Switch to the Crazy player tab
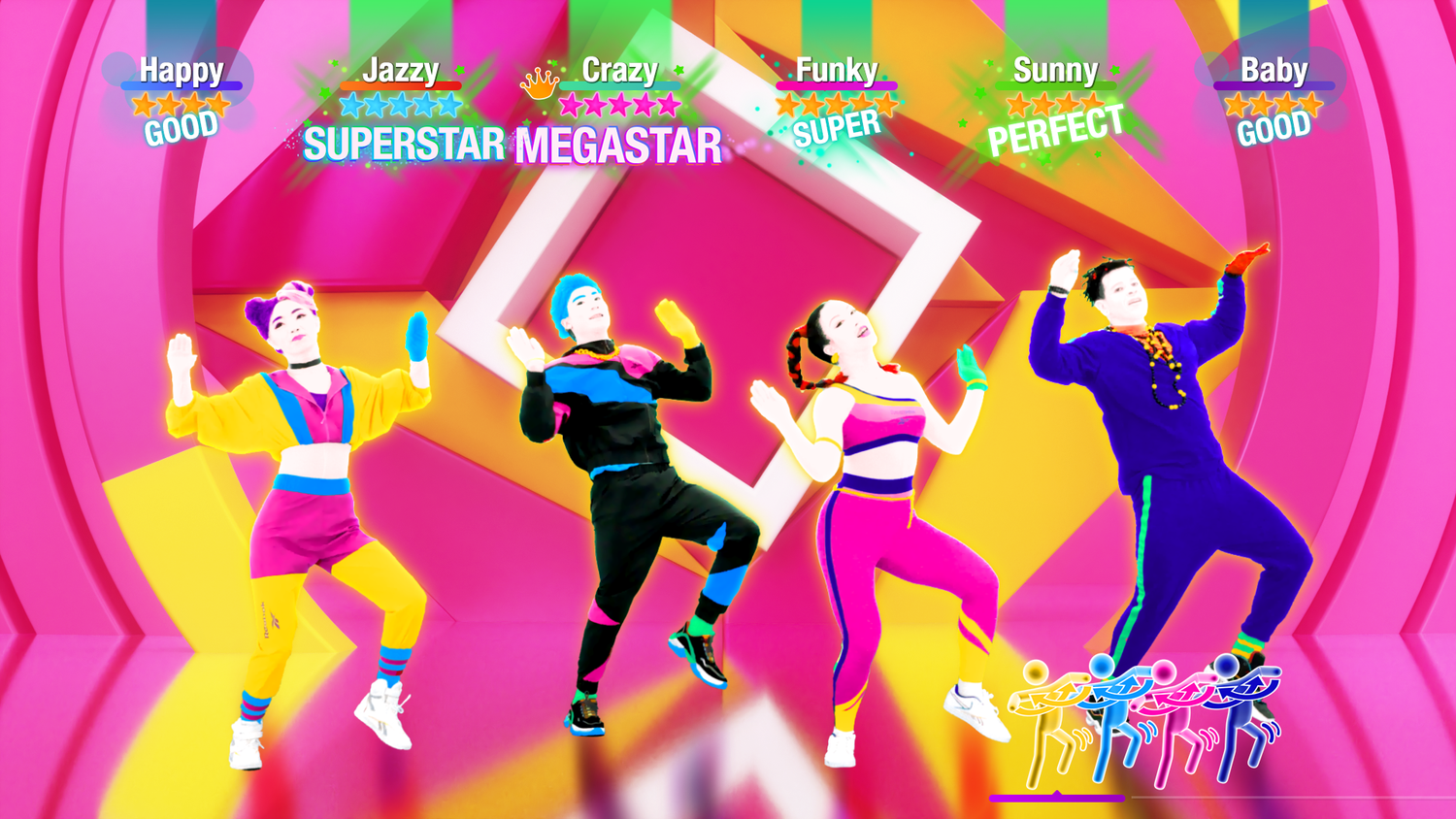This screenshot has width=1456, height=819. (x=618, y=70)
